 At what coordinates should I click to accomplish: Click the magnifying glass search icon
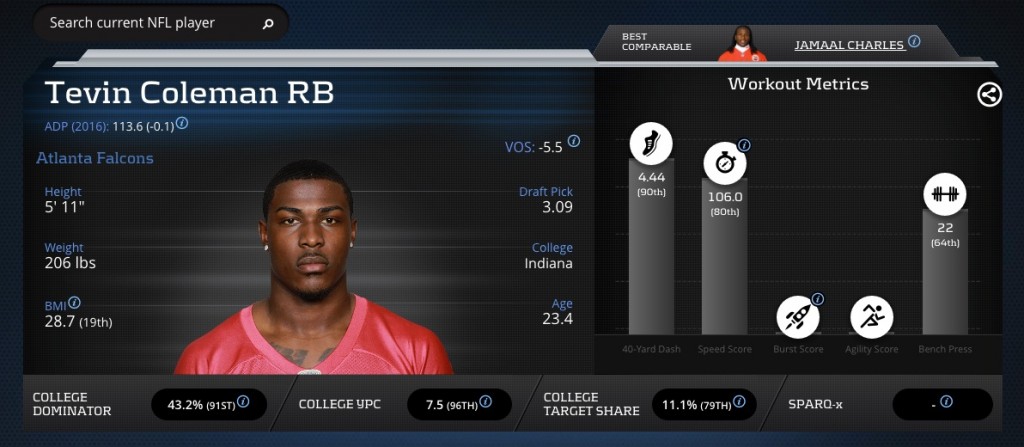pos(268,23)
